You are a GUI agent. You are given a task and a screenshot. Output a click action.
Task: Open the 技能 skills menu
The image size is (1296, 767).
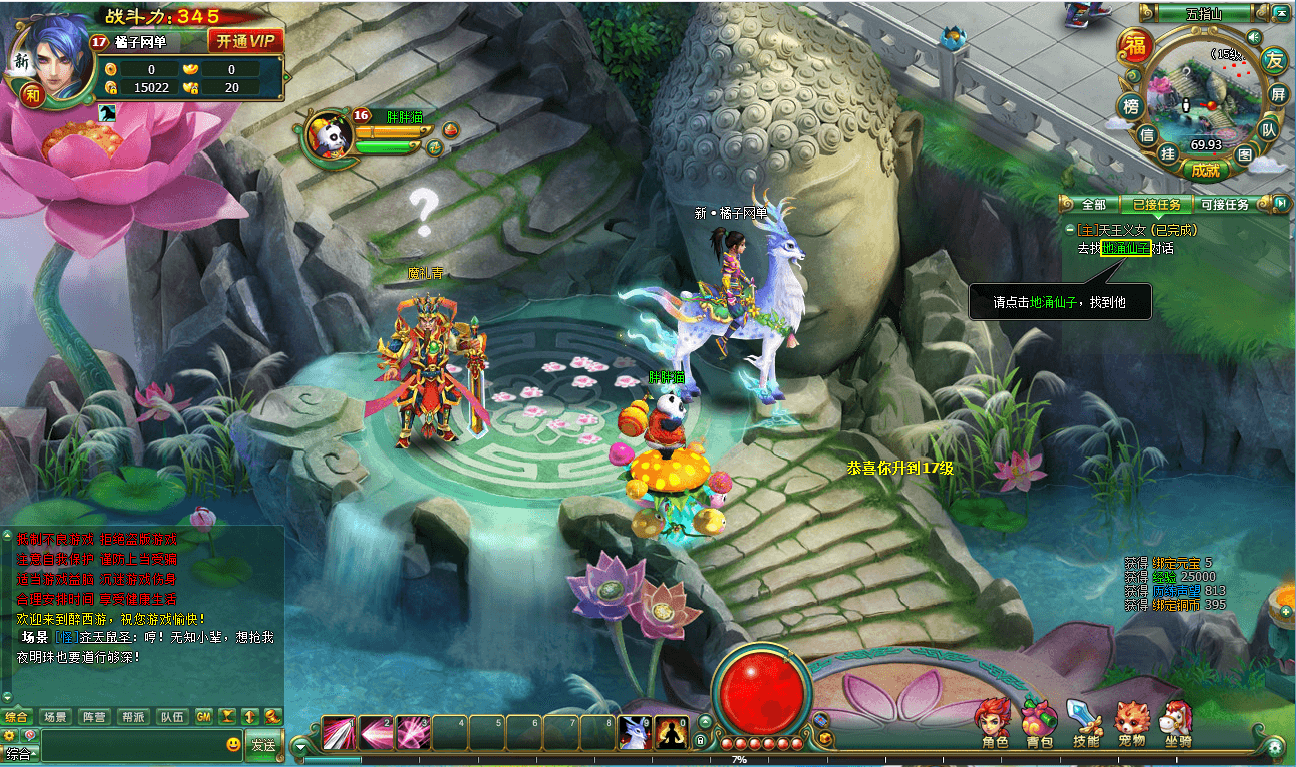(1085, 723)
